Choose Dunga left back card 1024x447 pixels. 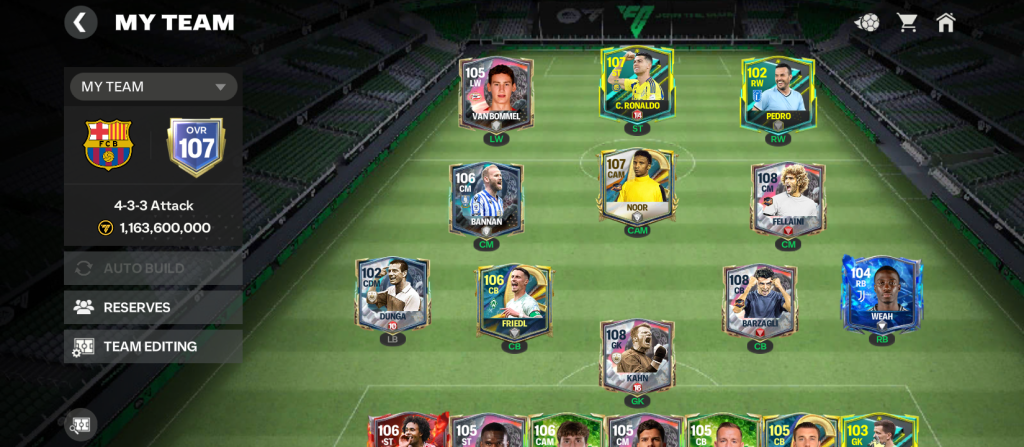point(392,295)
